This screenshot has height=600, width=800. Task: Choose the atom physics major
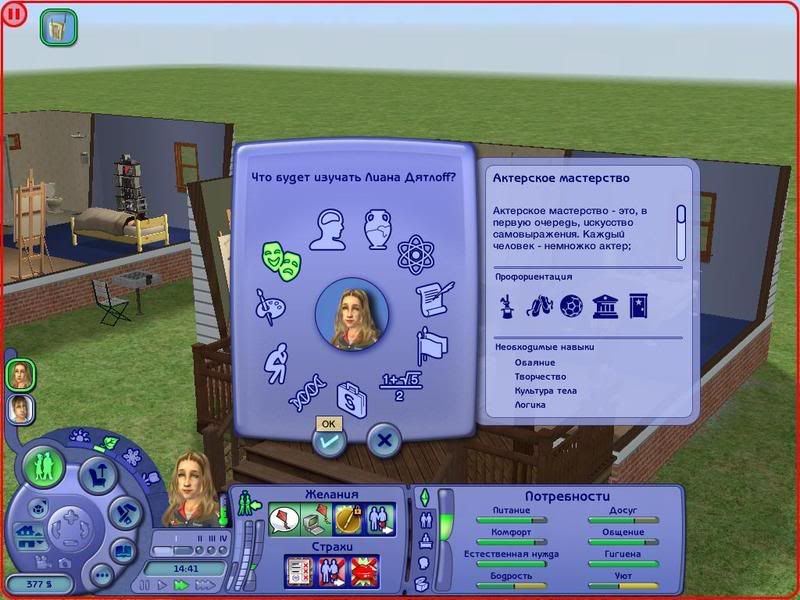pyautogui.click(x=414, y=254)
